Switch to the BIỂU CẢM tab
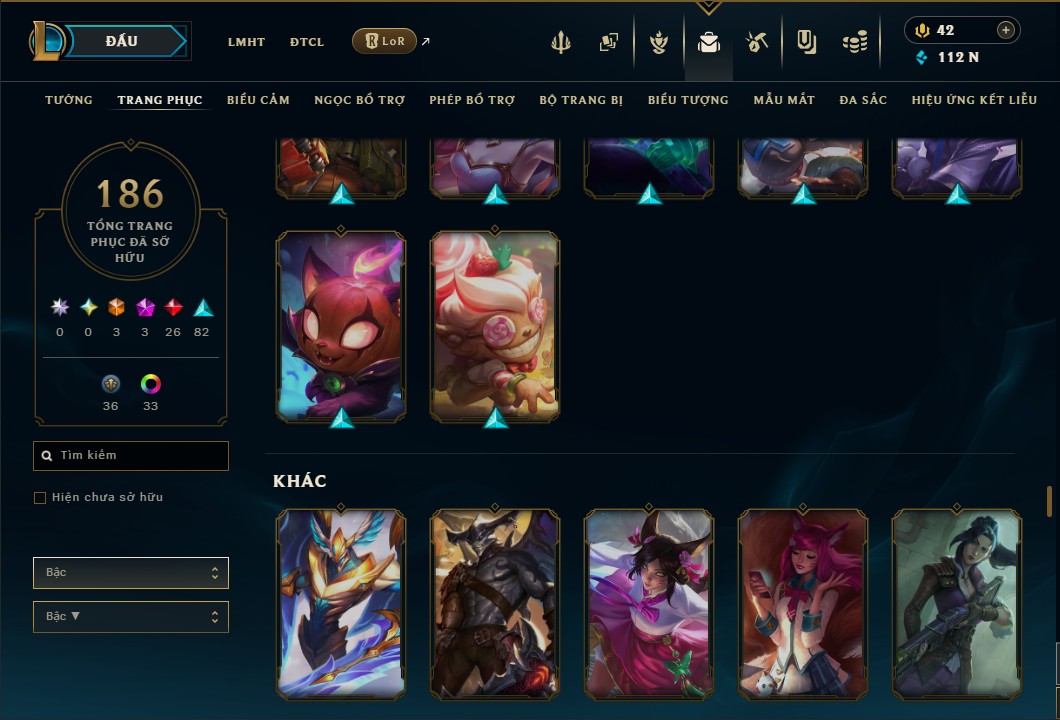The width and height of the screenshot is (1060, 720). pos(258,100)
